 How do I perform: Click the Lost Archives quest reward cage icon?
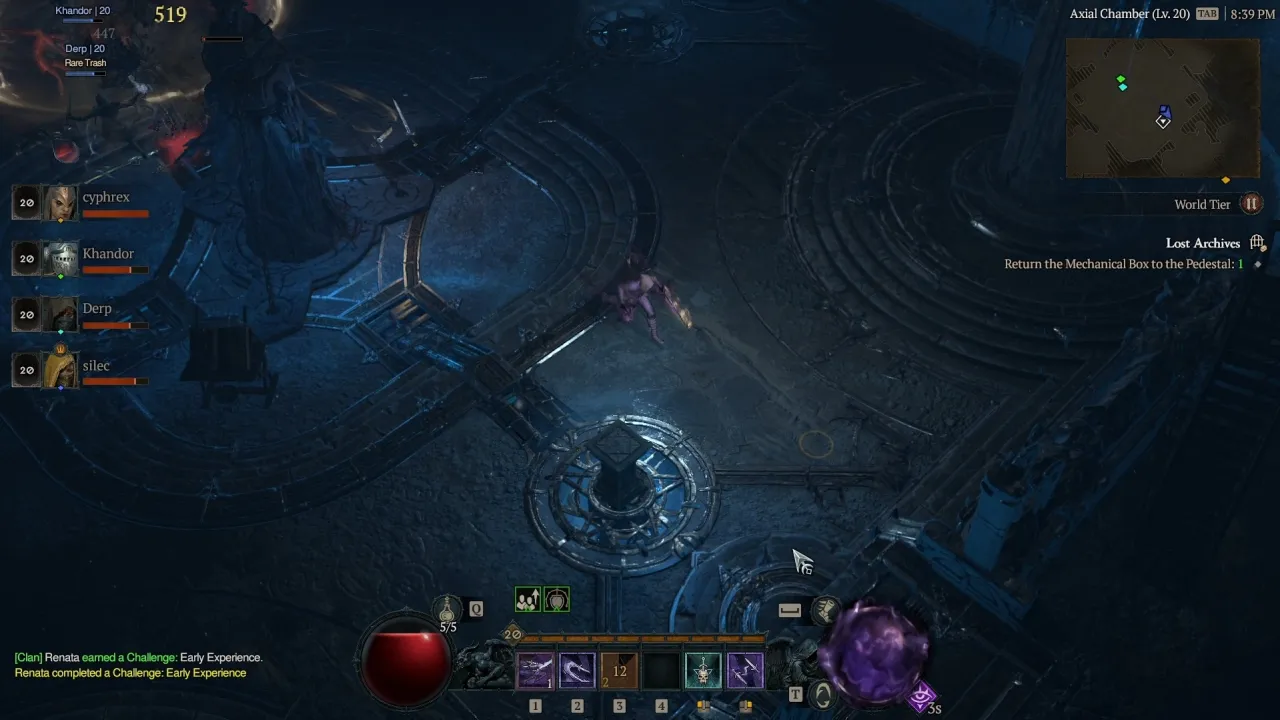[1258, 241]
